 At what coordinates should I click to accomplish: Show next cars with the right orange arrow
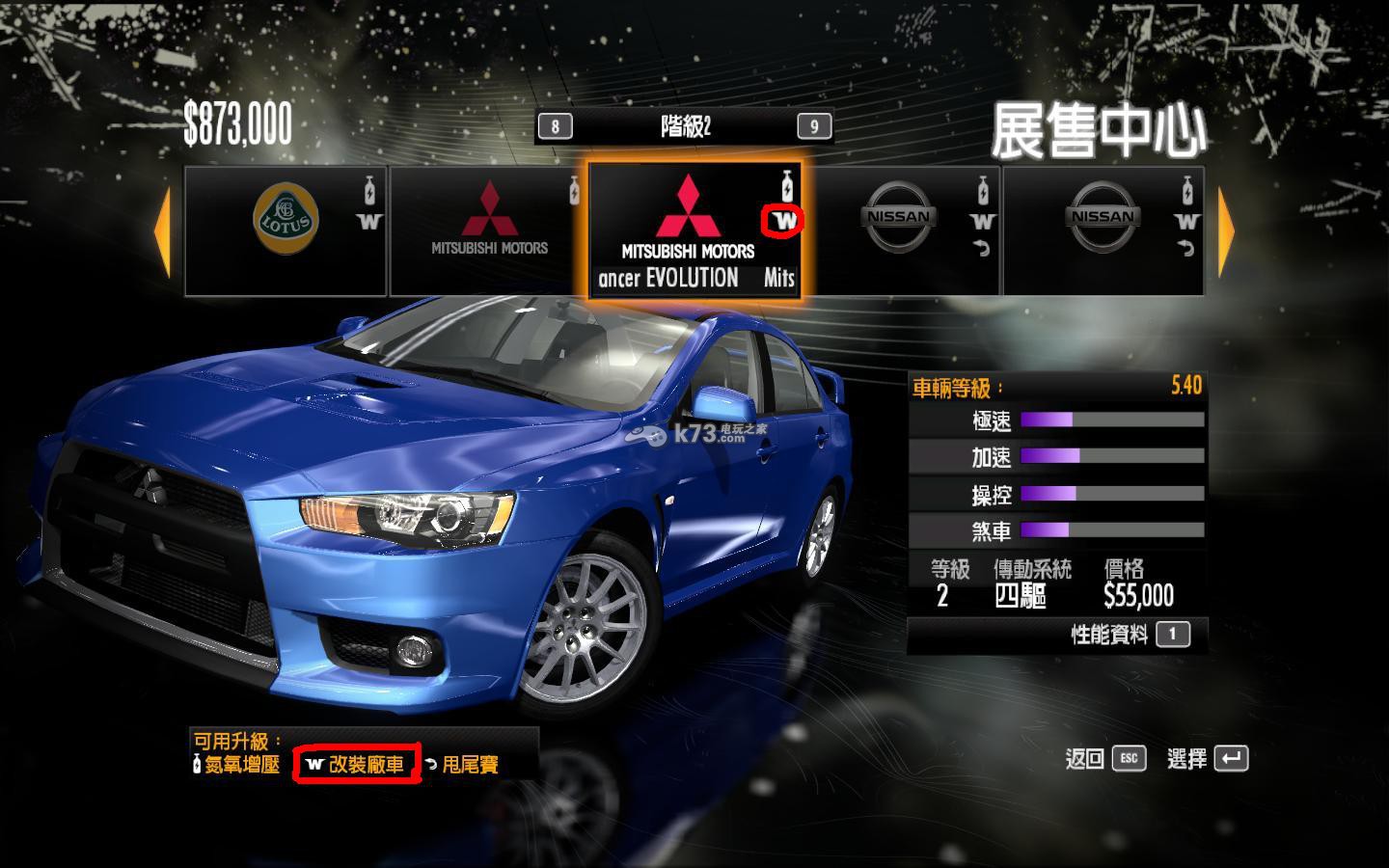1226,231
